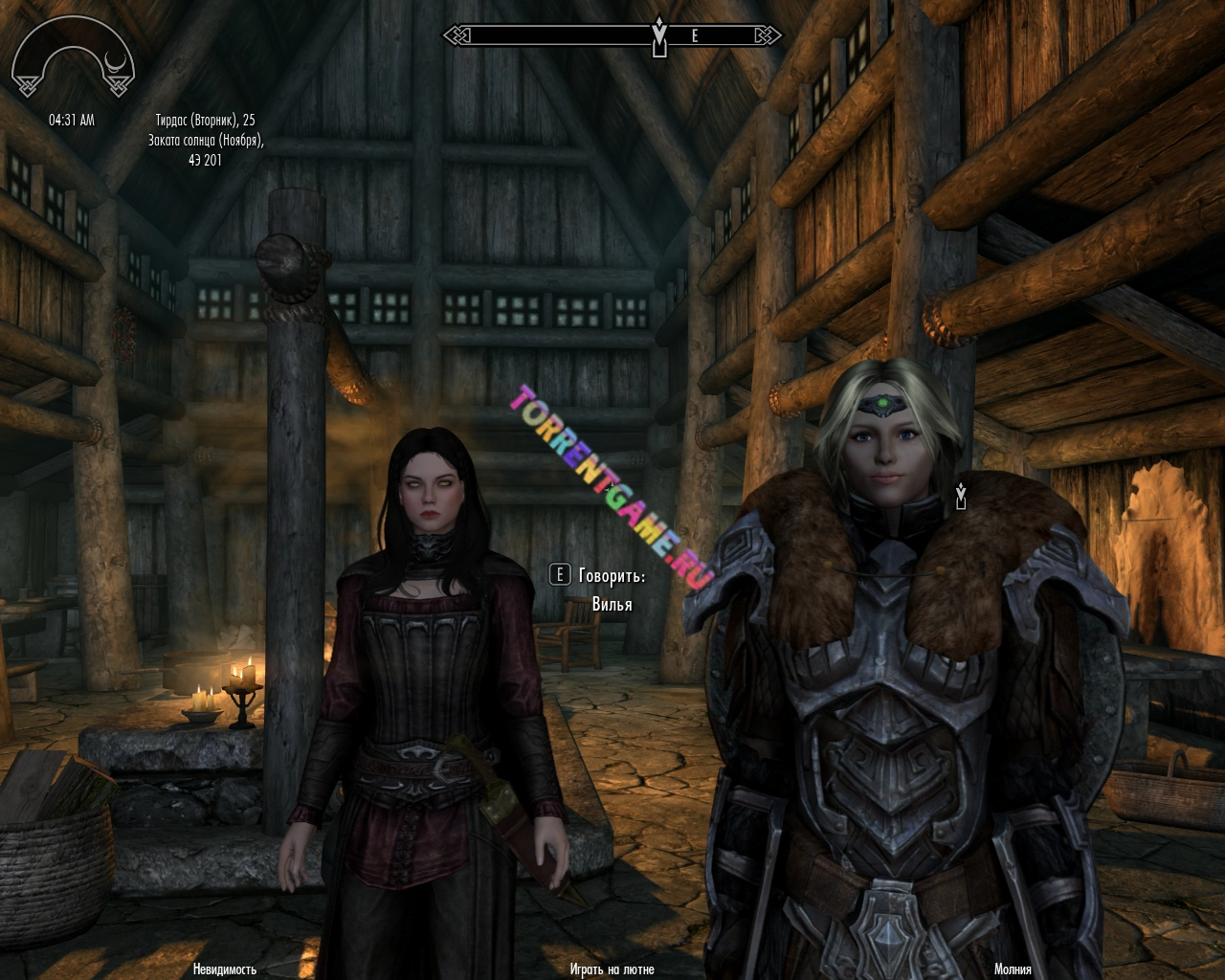Image resolution: width=1225 pixels, height=980 pixels.
Task: Select the Играть на лютне power label
Action: click(612, 969)
